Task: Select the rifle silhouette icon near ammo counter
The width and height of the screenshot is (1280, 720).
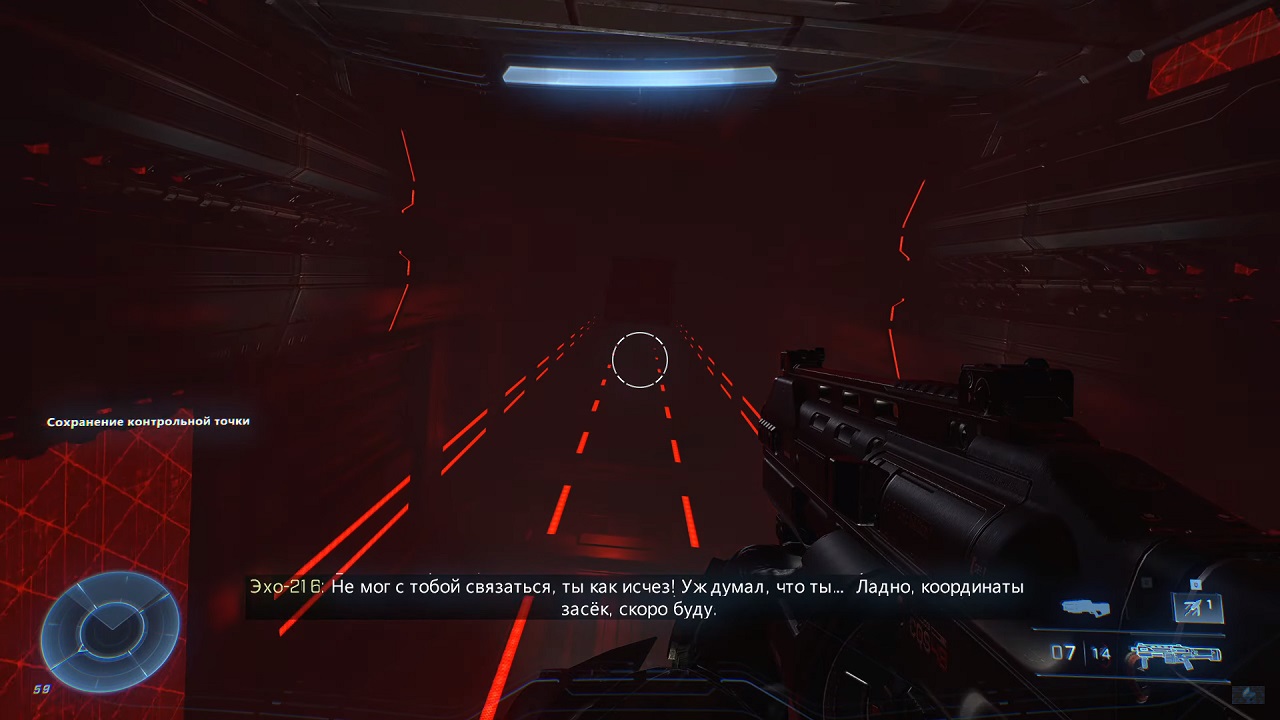Action: pos(1173,654)
